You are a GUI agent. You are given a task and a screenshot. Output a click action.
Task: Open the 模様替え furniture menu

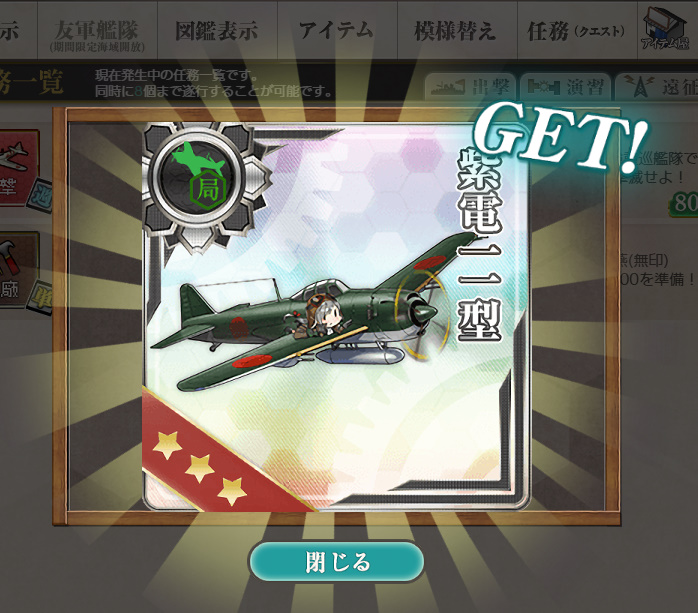(x=454, y=31)
